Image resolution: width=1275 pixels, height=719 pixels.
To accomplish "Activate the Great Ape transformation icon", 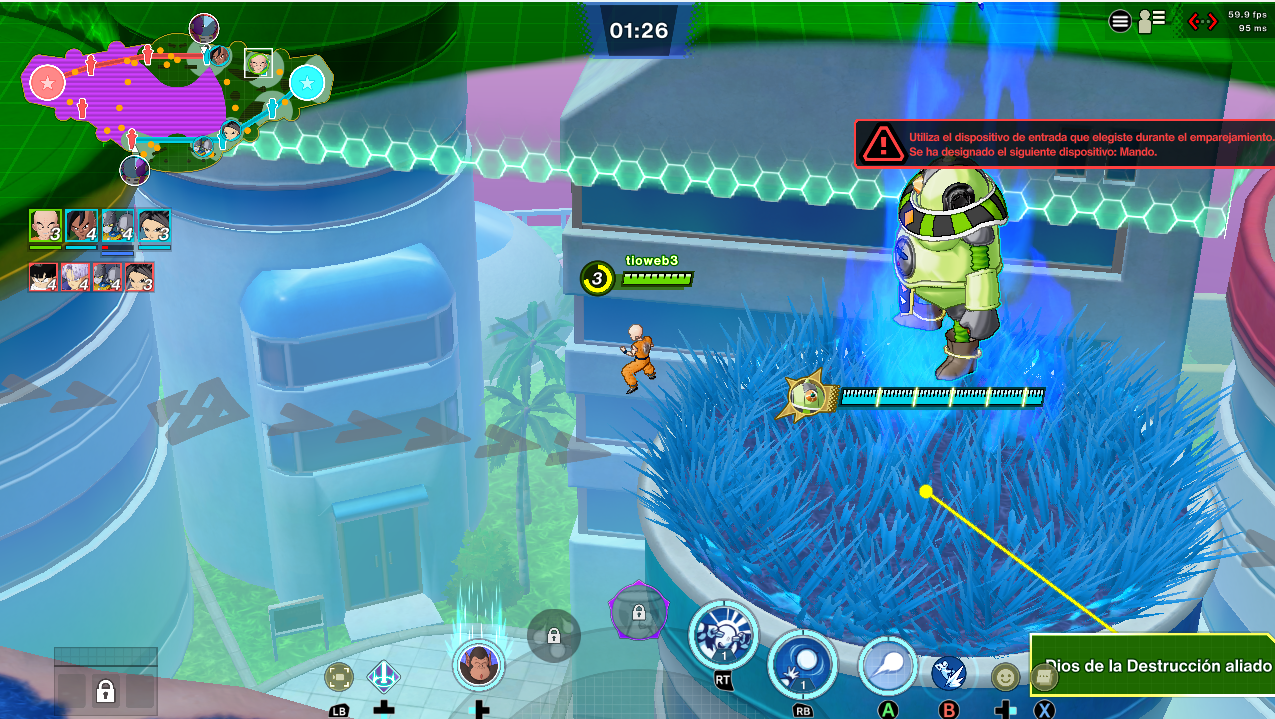I will pos(477,664).
